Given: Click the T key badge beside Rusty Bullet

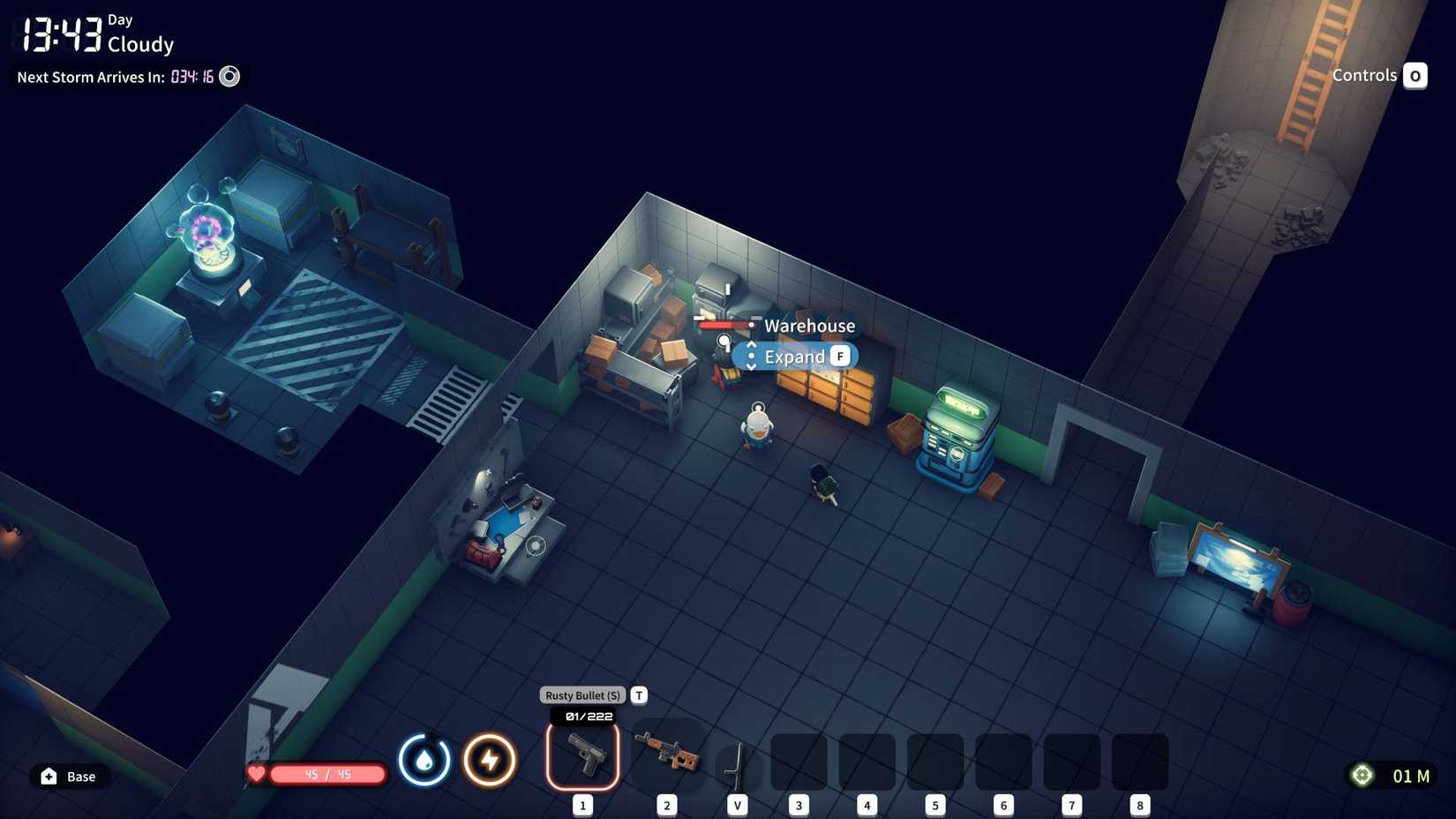Looking at the screenshot, I should [x=638, y=695].
